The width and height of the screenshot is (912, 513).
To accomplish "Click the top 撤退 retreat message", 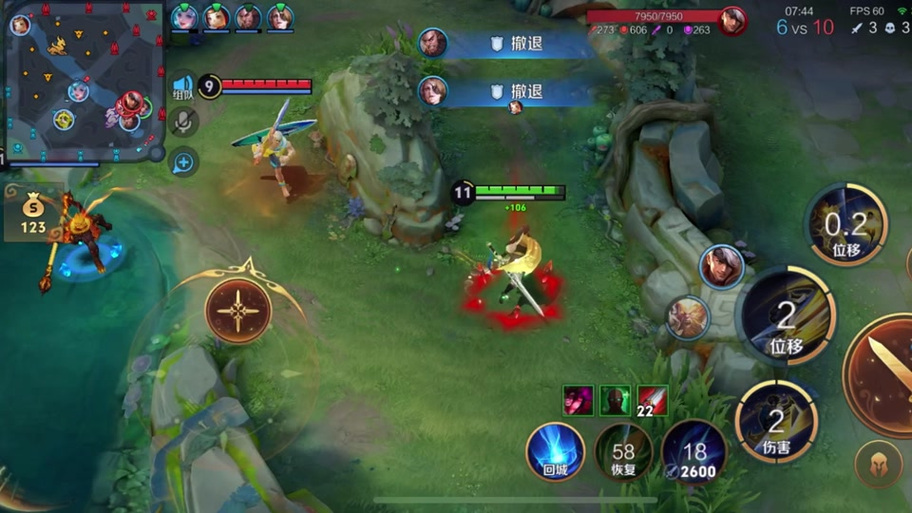I will [x=510, y=43].
